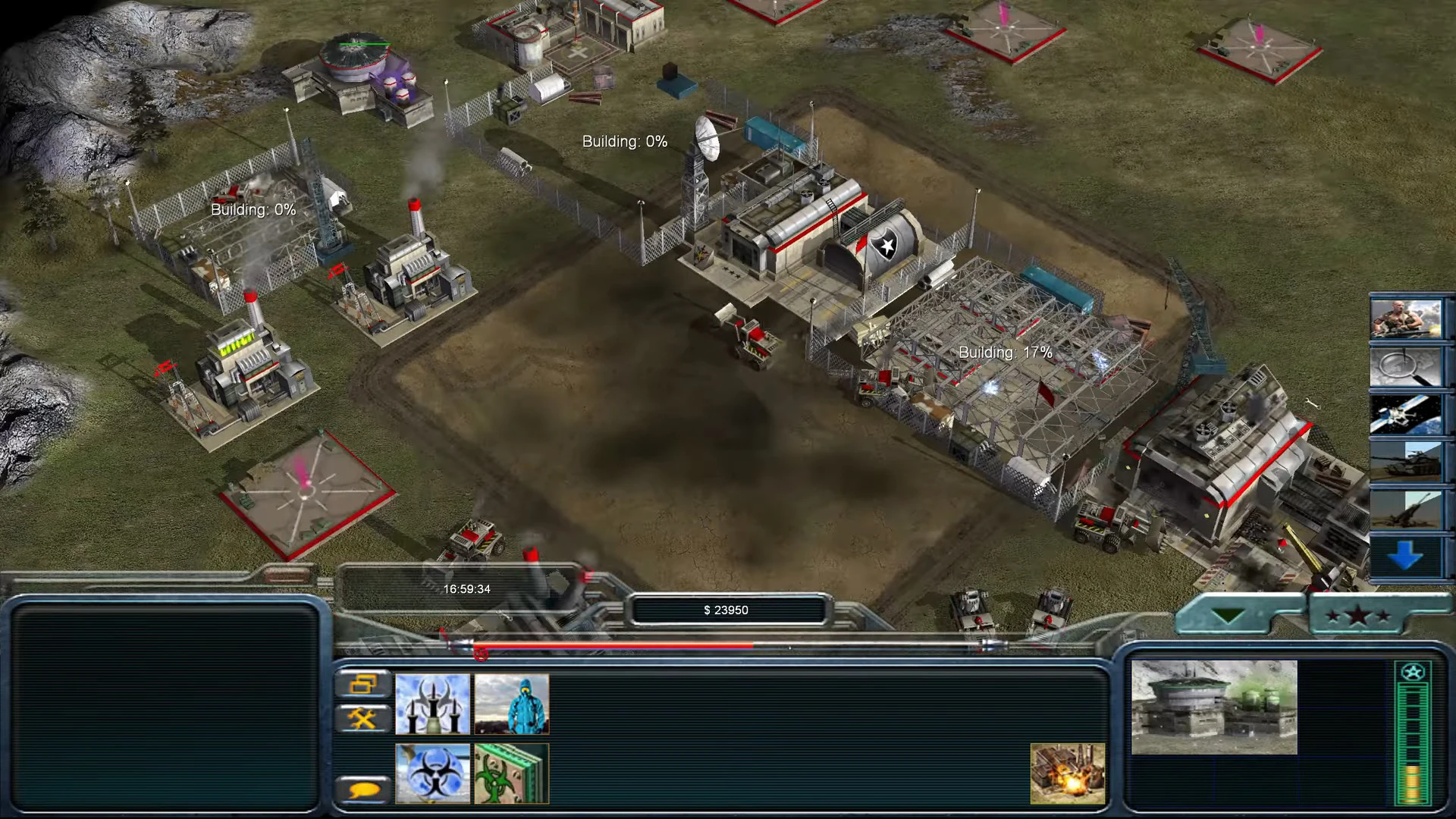
Task: Click the crossed hammer and wrench button
Action: click(363, 718)
